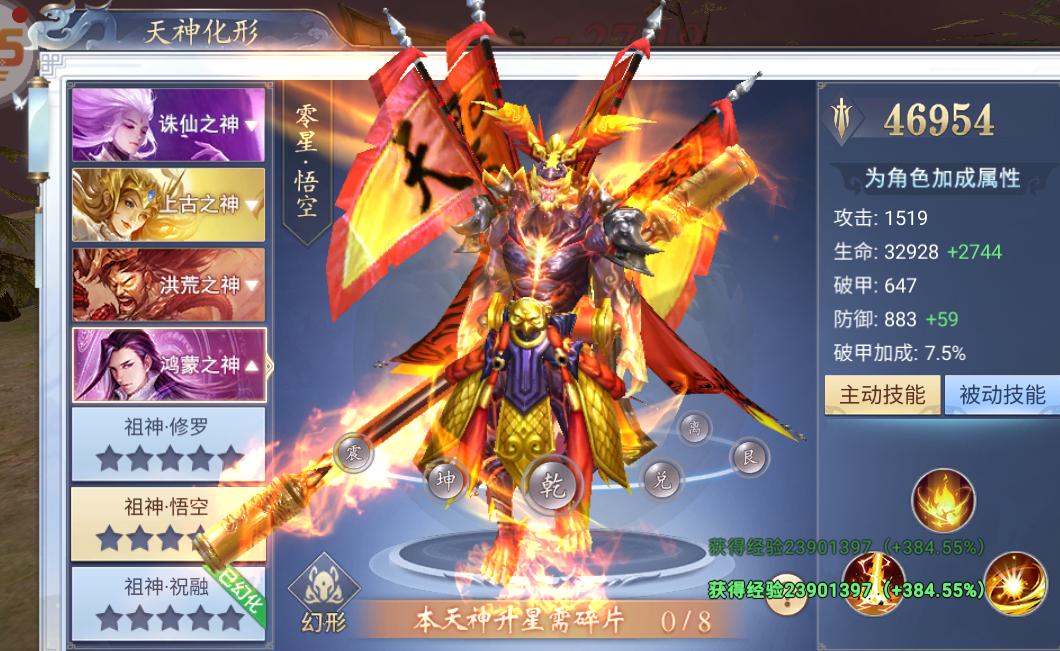Viewport: 1060px width, 651px height.
Task: Open the 洪荒之神 category
Action: click(x=168, y=285)
